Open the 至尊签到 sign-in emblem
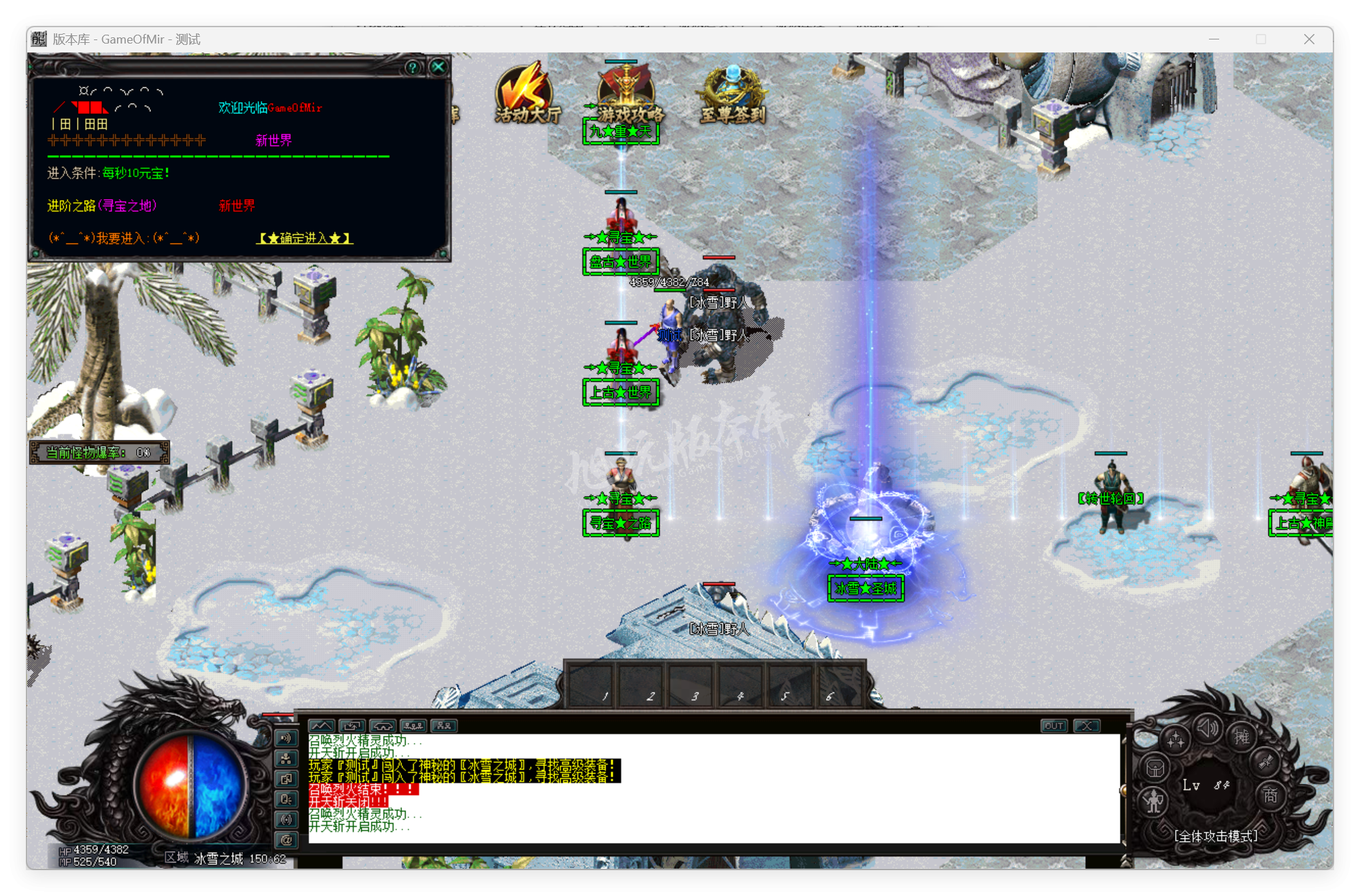Image resolution: width=1360 pixels, height=896 pixels. point(733,88)
